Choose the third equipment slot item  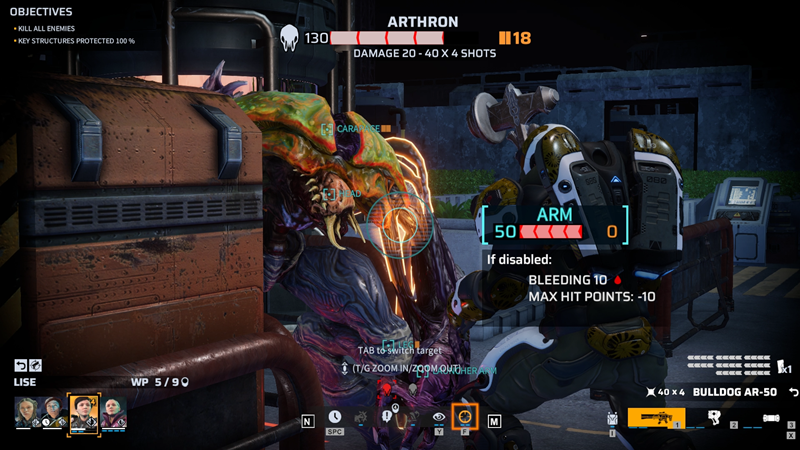(771, 418)
